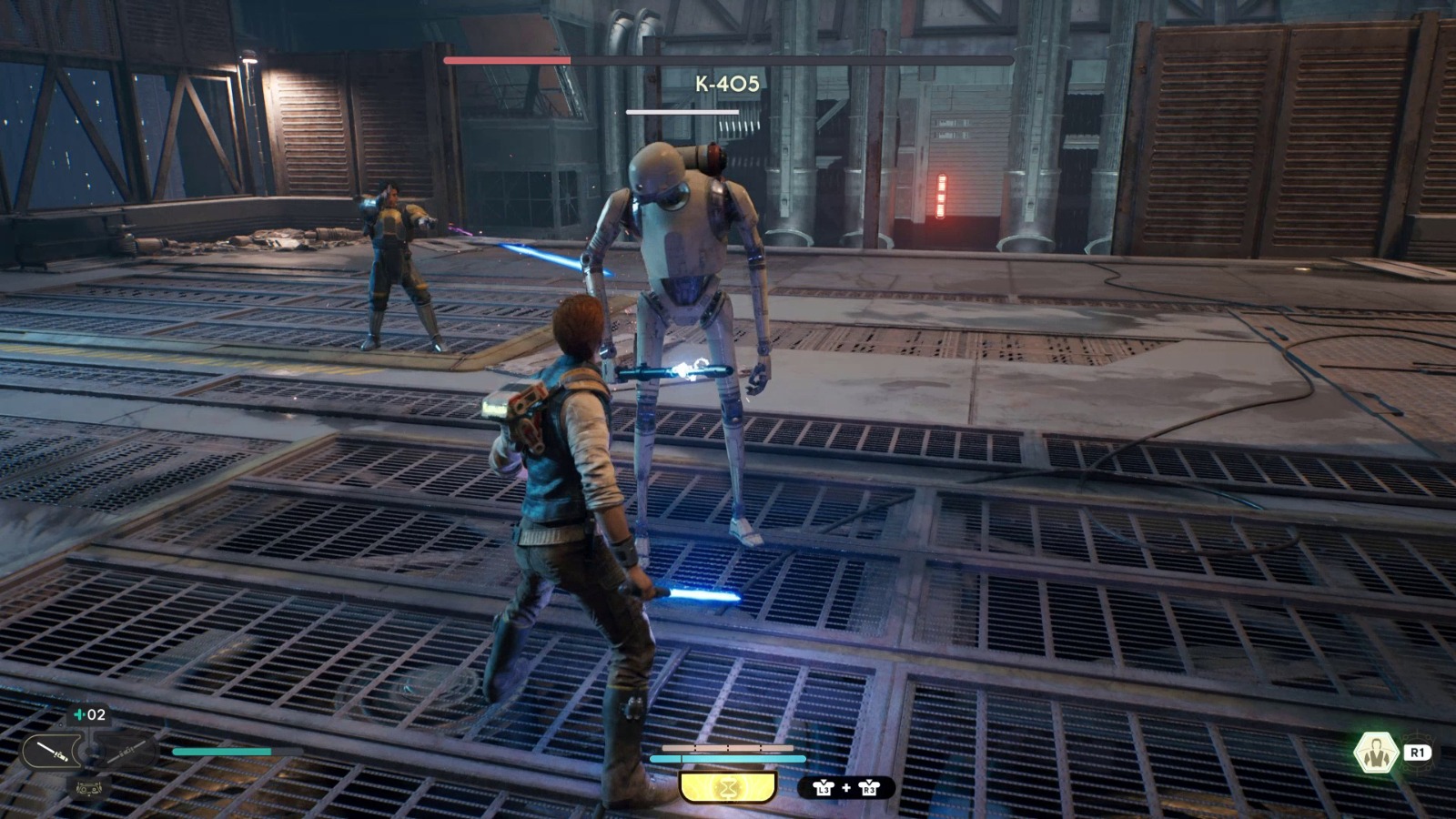Click the green stim cross icon
This screenshot has height=819, width=1456.
78,714
